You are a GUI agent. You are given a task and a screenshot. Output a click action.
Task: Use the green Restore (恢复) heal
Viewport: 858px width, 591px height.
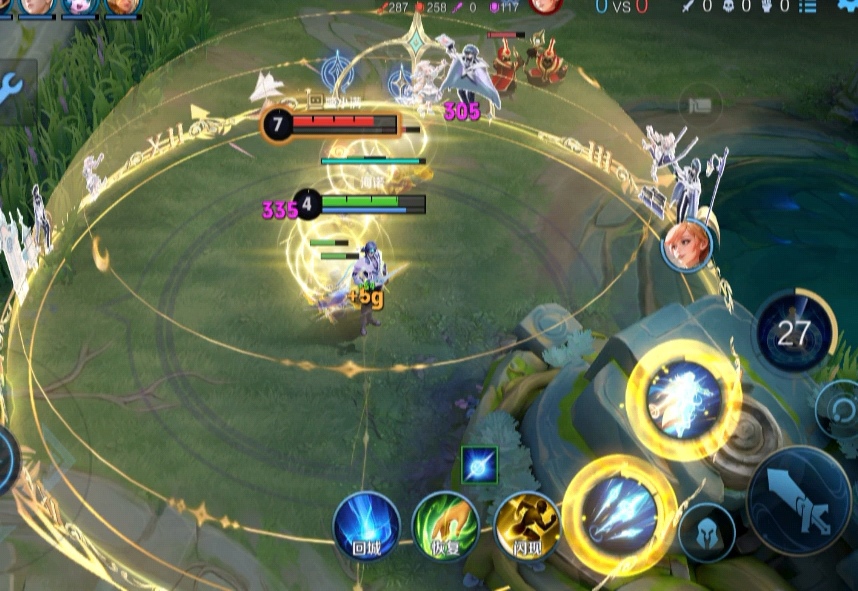tap(445, 525)
